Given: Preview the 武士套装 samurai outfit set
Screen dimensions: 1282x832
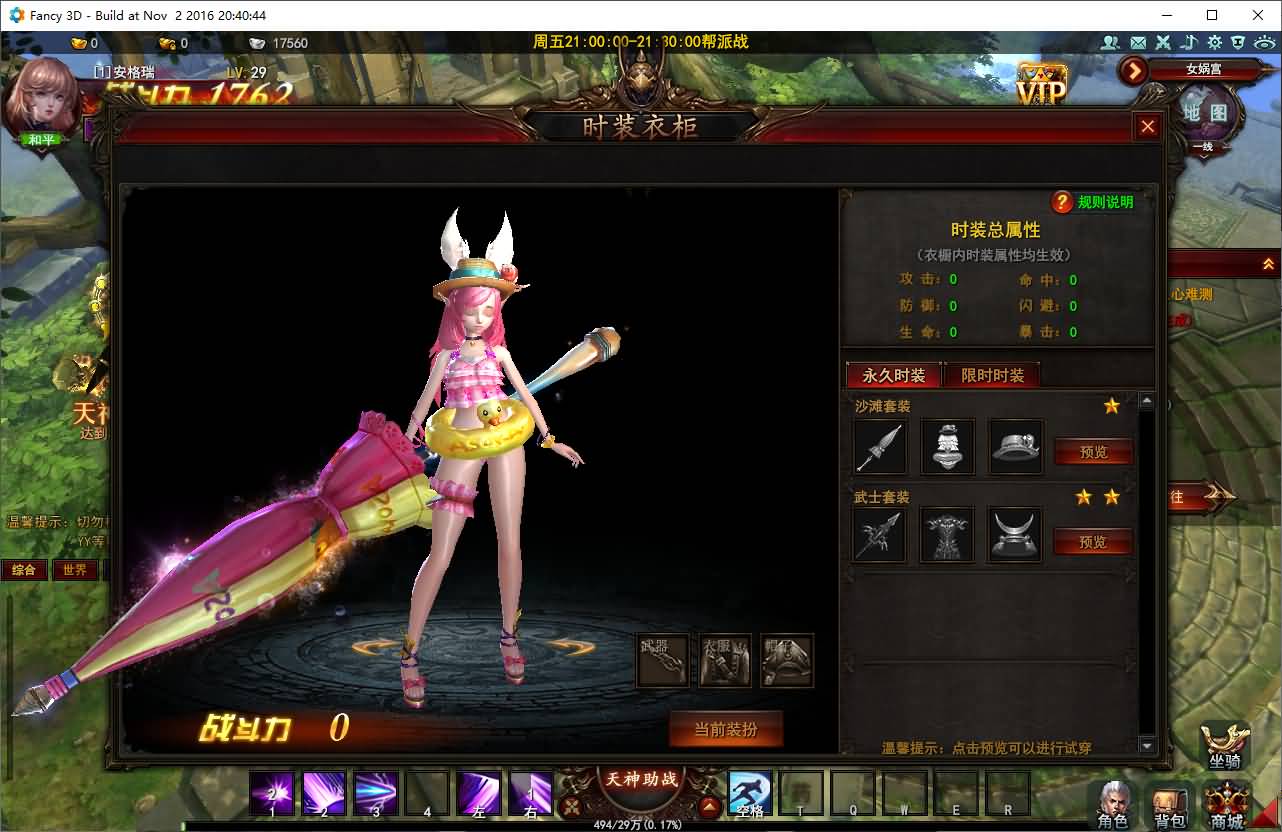Looking at the screenshot, I should 1093,542.
